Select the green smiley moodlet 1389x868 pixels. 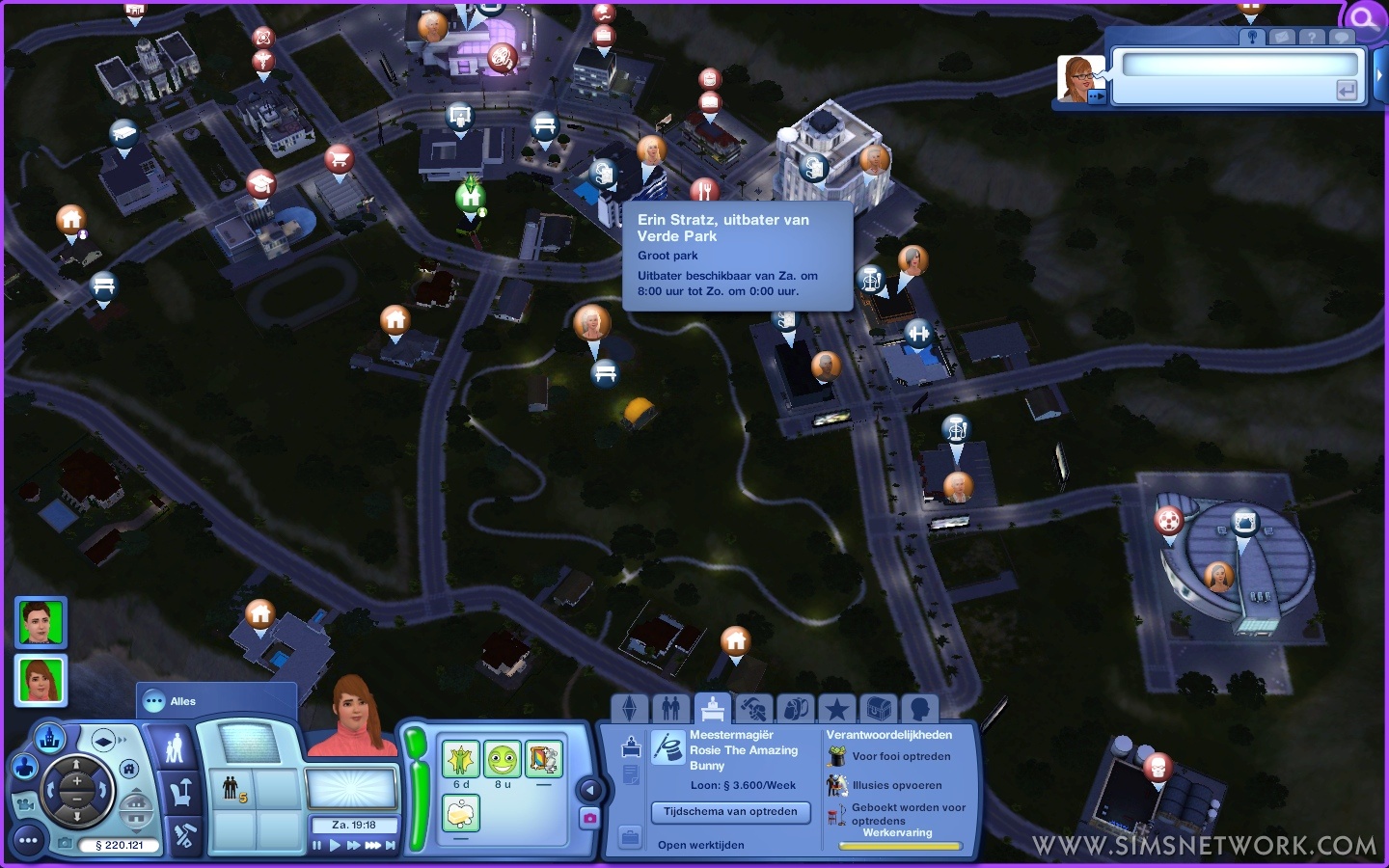point(502,759)
